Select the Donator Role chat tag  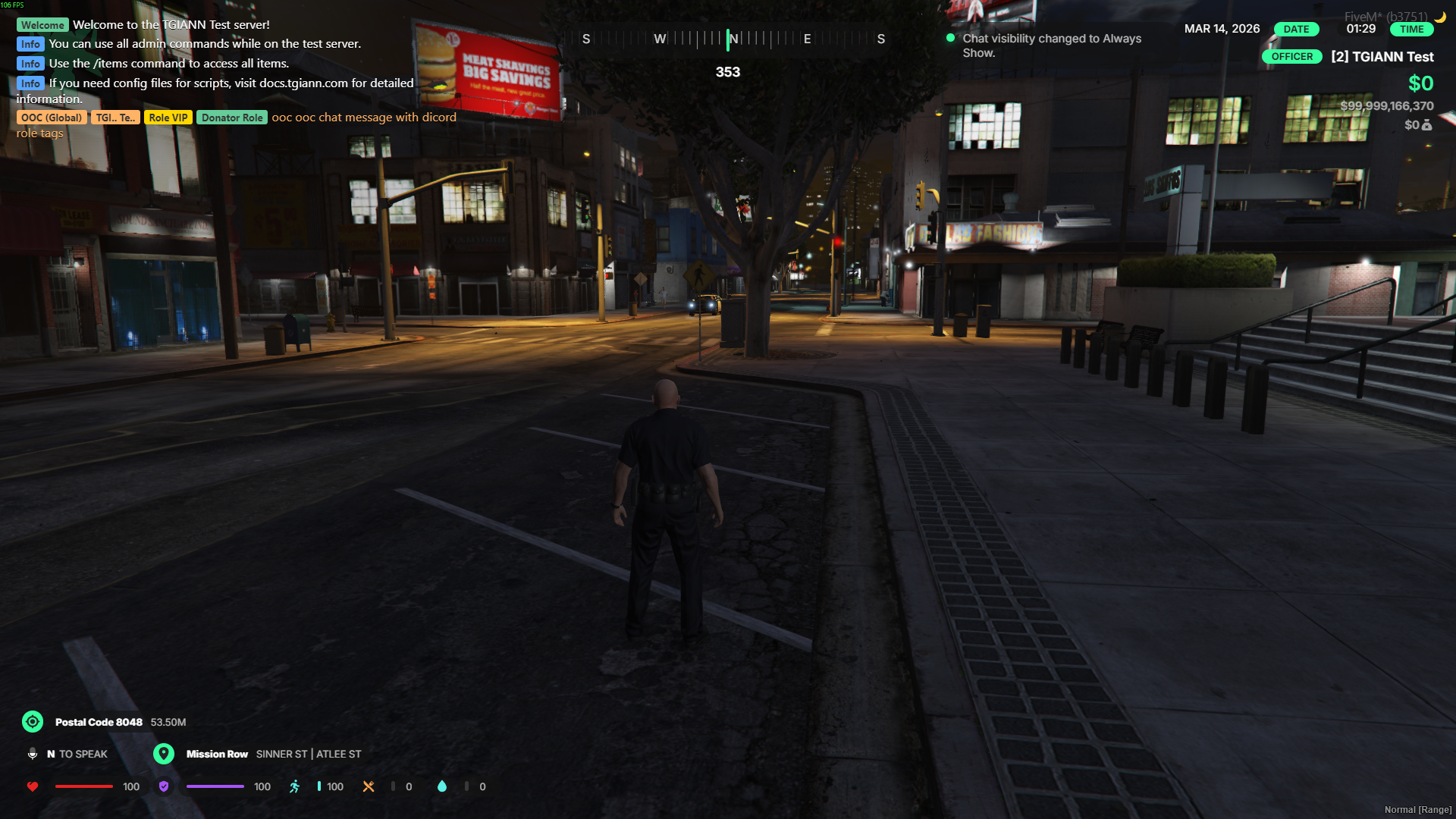tap(232, 118)
